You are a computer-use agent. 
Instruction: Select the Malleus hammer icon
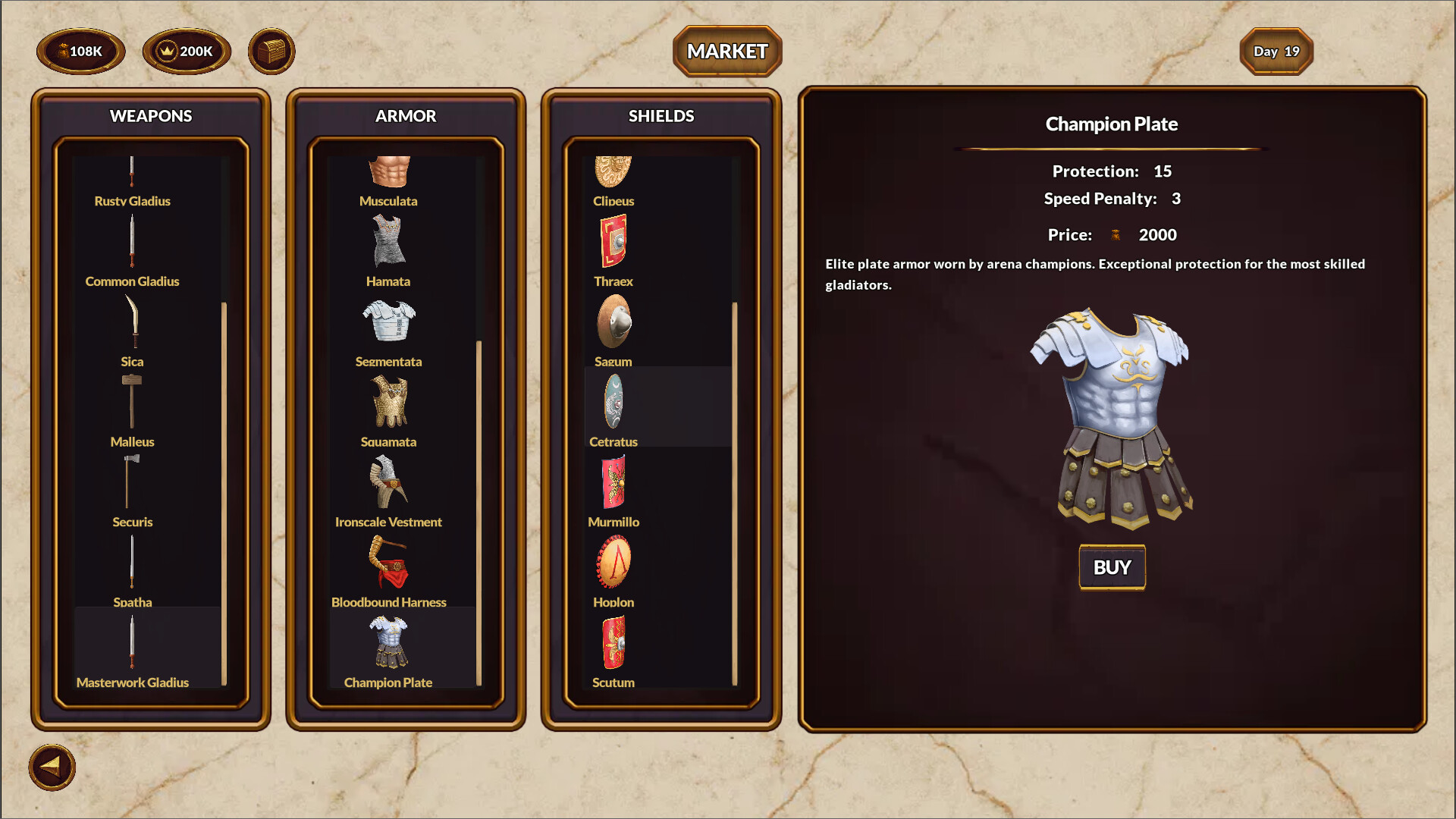click(132, 402)
